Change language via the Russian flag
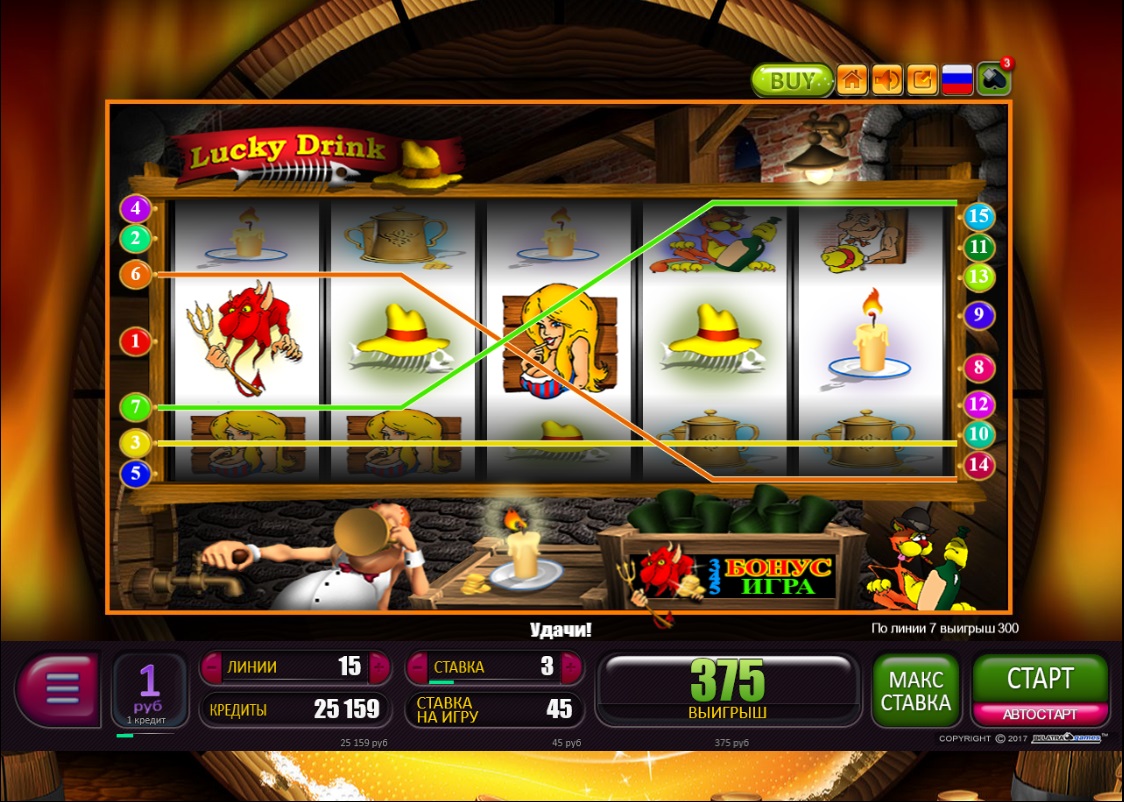 click(957, 80)
